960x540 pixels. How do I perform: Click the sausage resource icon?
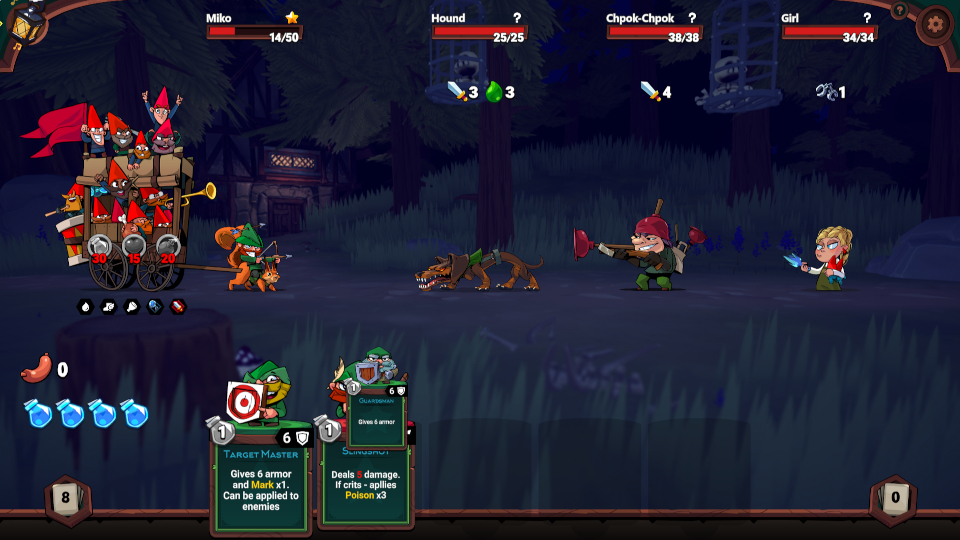(36, 369)
